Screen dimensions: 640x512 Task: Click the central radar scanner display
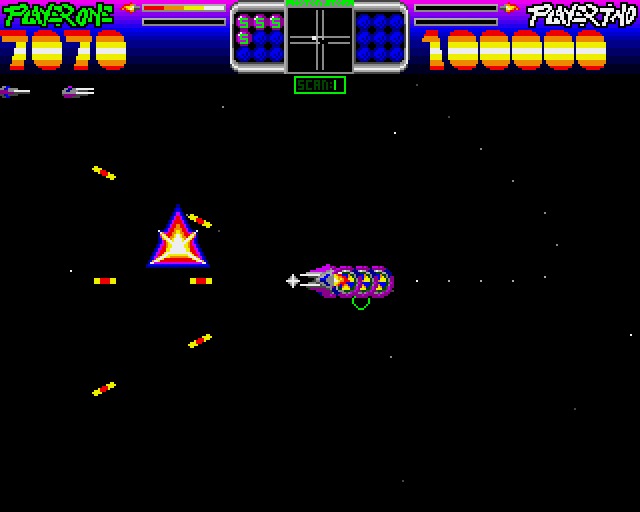(320, 39)
